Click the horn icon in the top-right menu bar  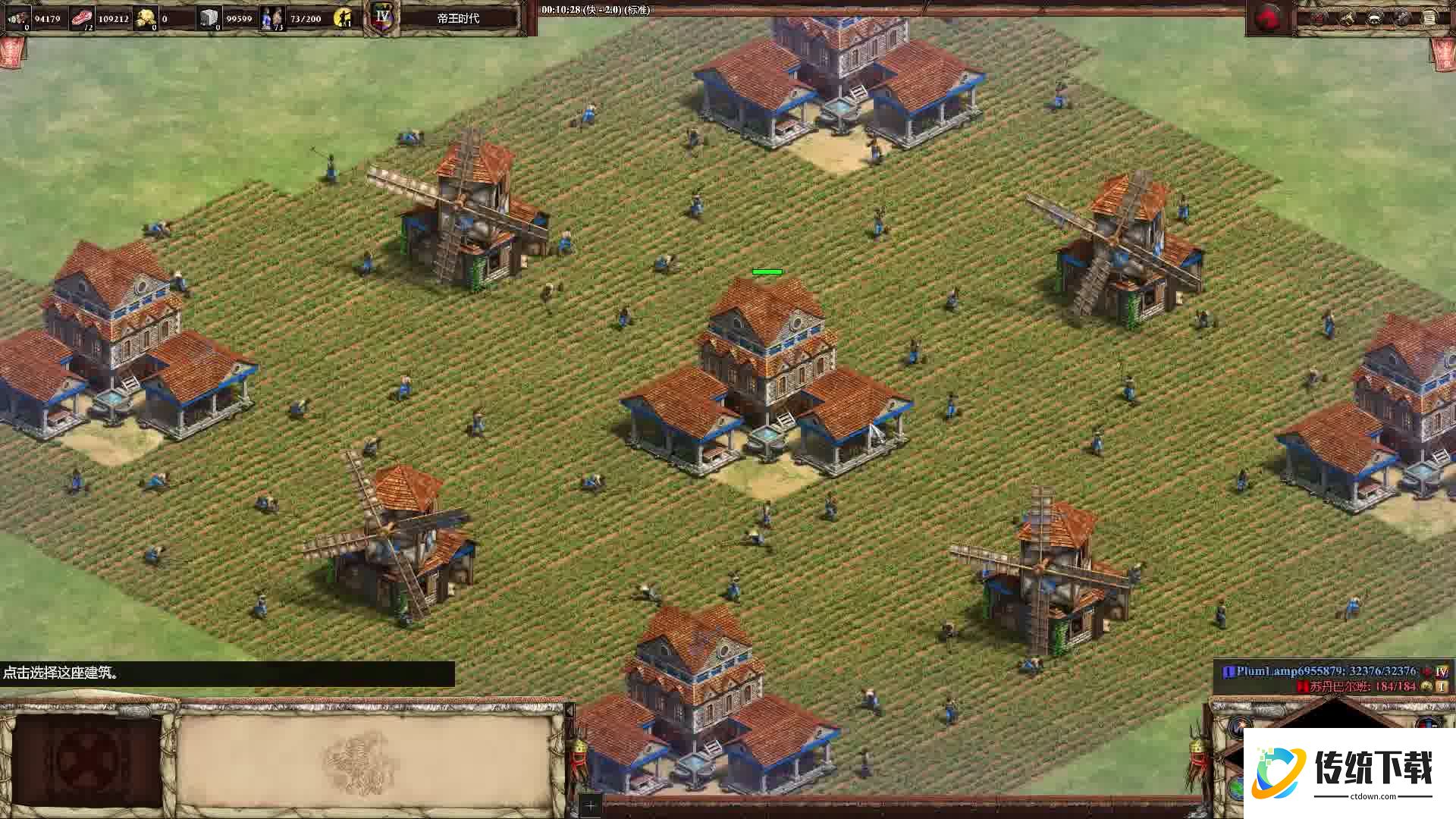[1347, 17]
